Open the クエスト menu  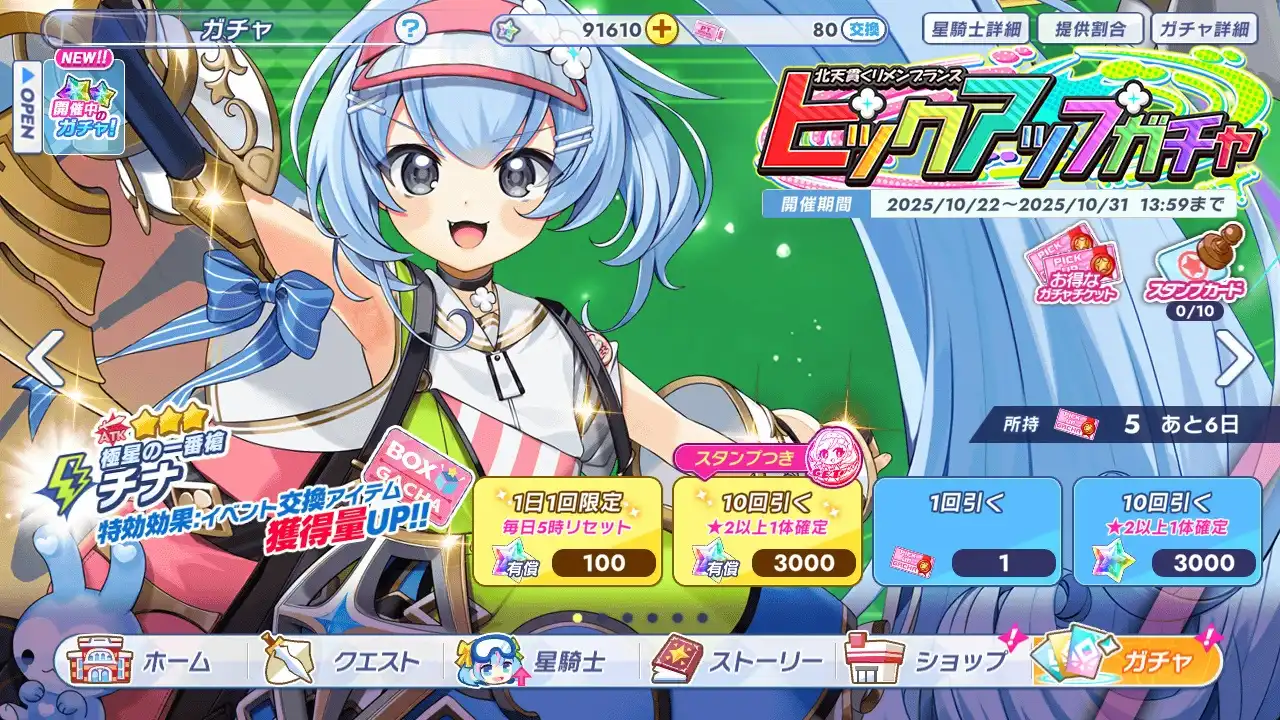coord(345,661)
